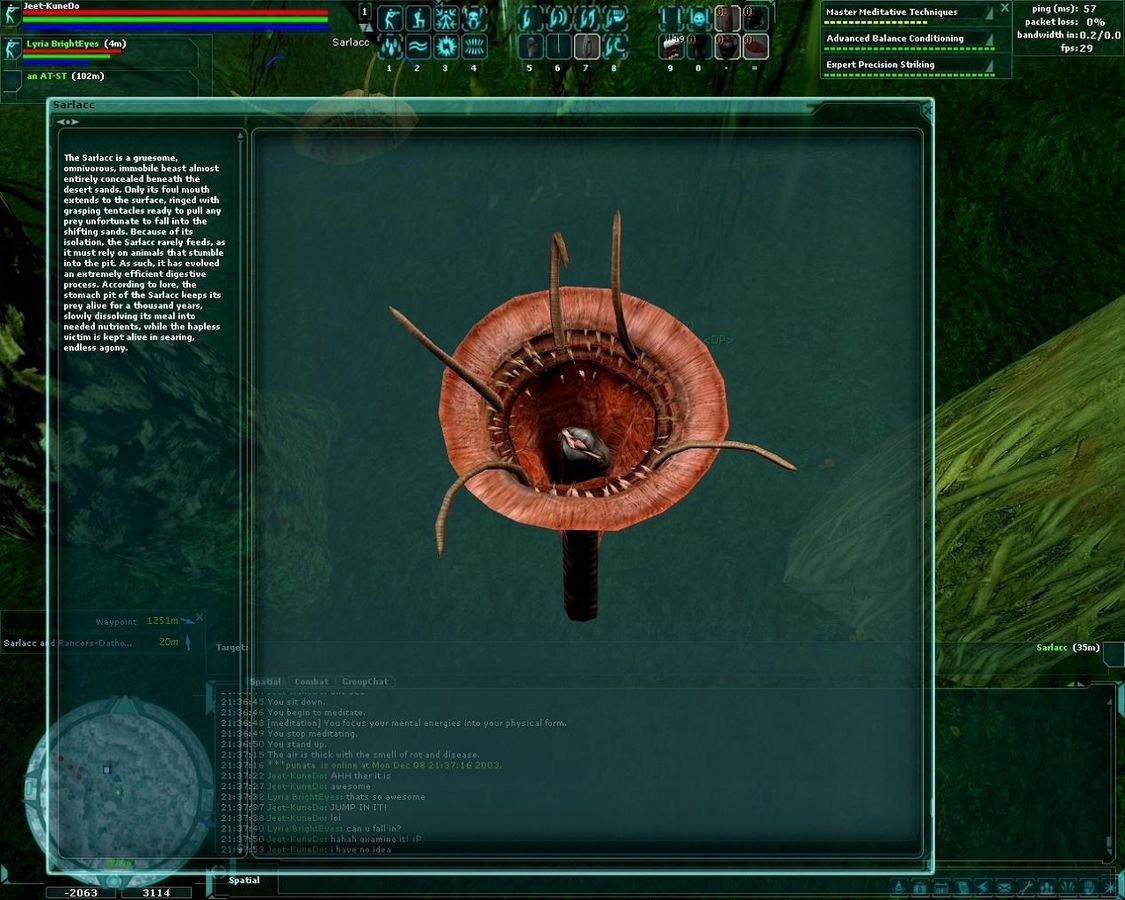Image resolution: width=1125 pixels, height=900 pixels.
Task: Select Advanced Balance Conditioning skill entry
Action: 905,39
